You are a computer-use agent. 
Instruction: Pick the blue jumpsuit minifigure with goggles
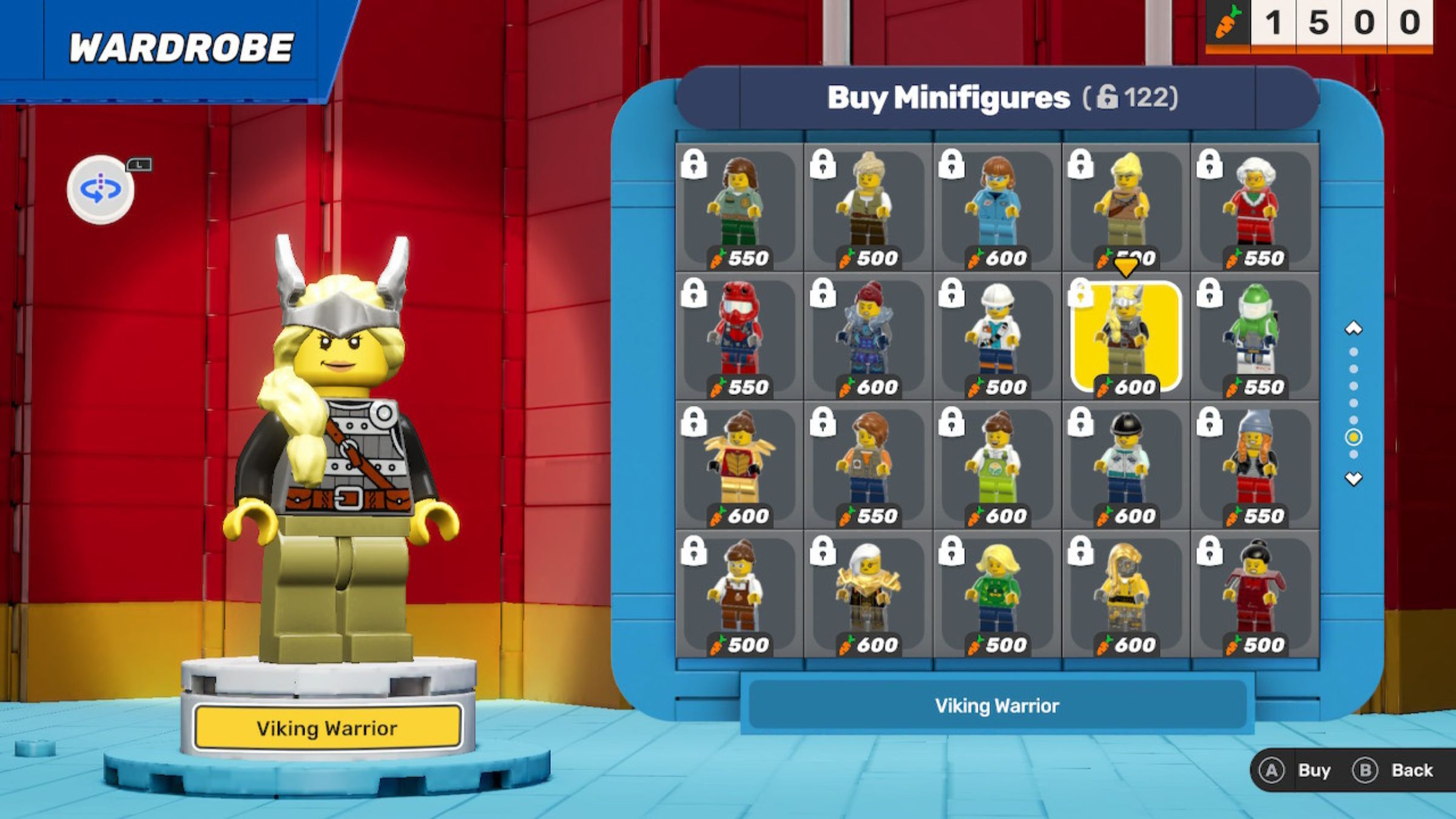pos(997,207)
